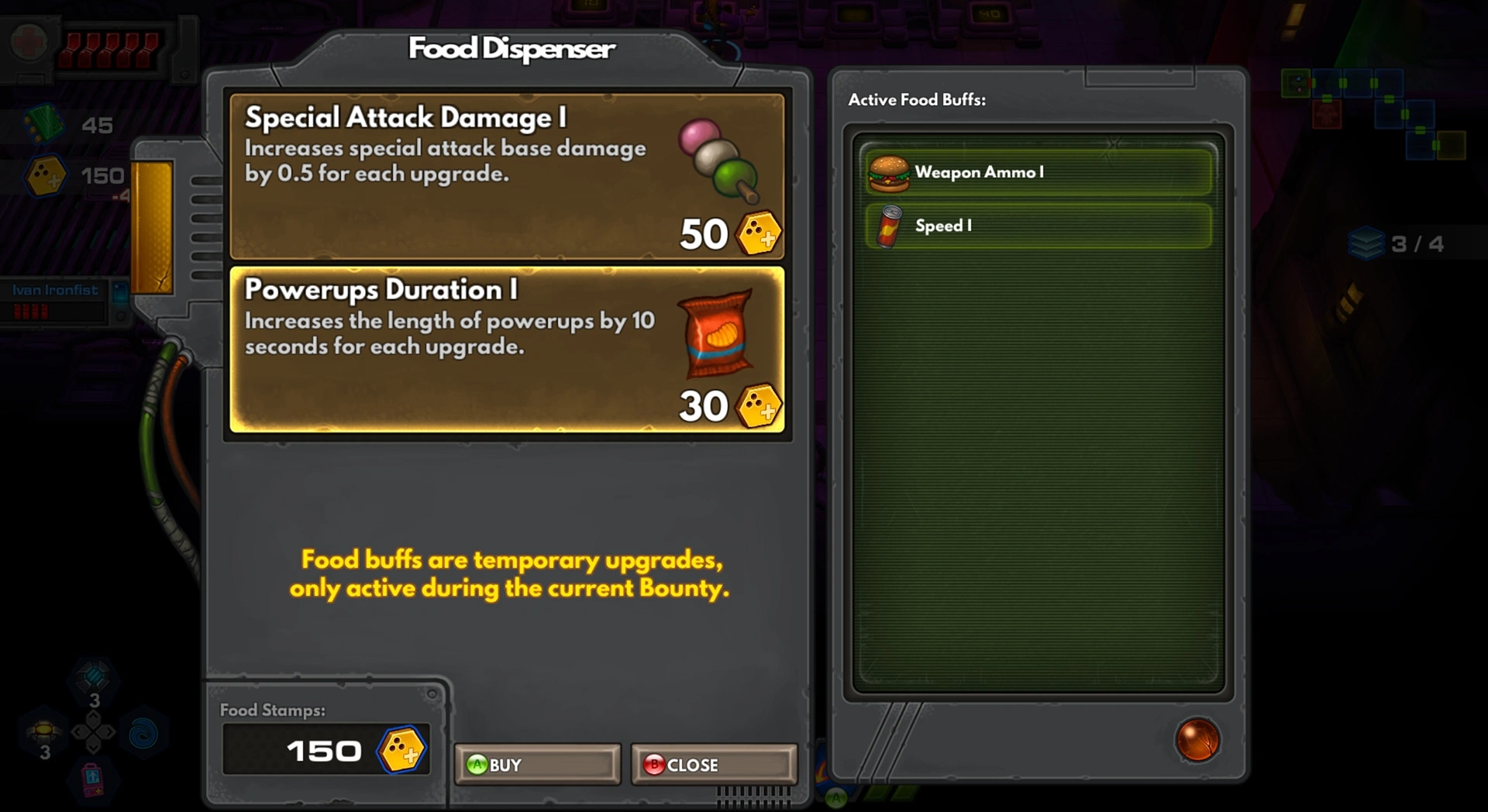The width and height of the screenshot is (1488, 812).
Task: Select the Weapon Ammo I active buff
Action: click(1037, 172)
